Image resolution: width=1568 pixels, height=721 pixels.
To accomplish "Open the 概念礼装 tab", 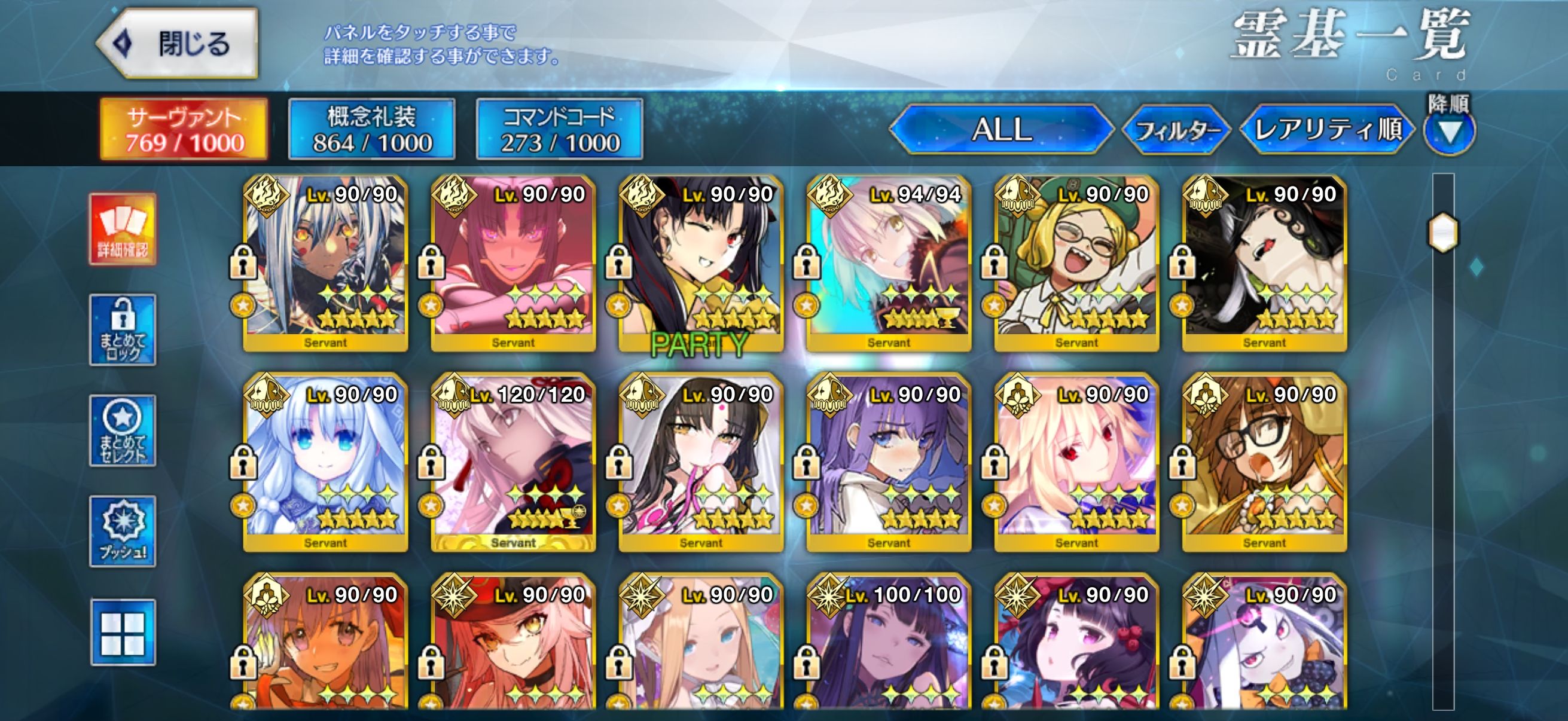I will [371, 130].
